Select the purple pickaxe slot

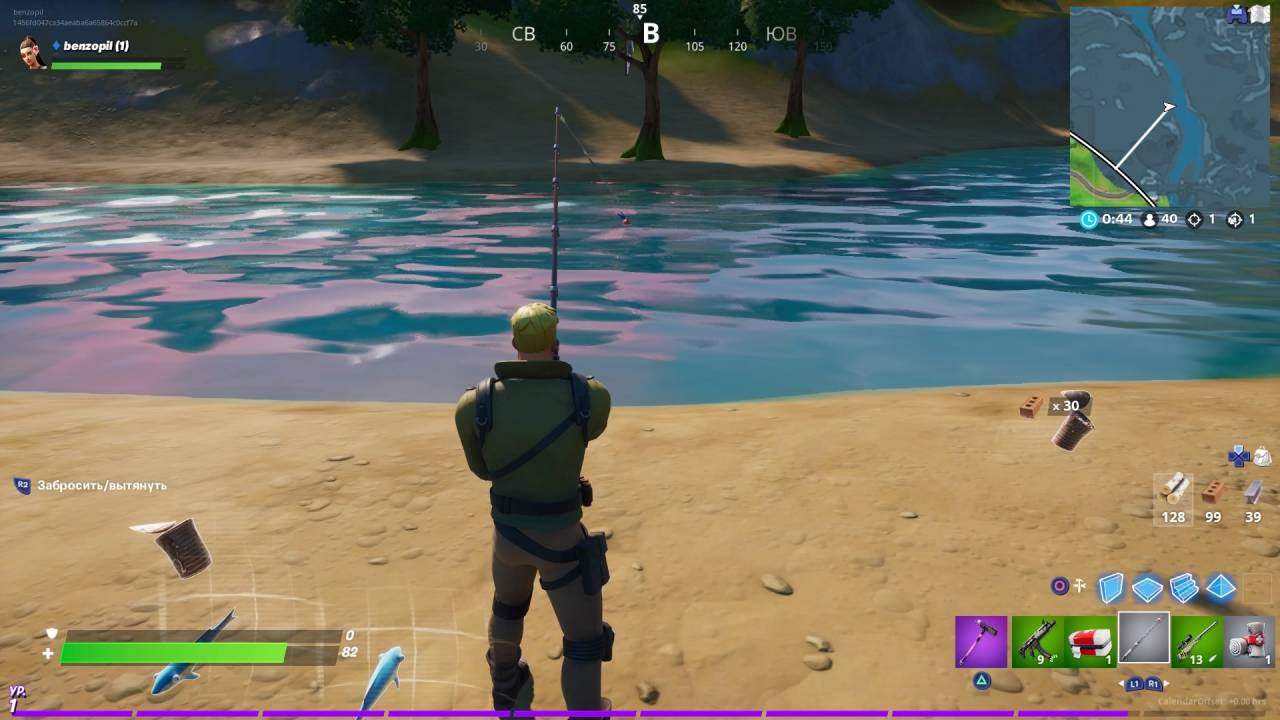click(x=981, y=641)
